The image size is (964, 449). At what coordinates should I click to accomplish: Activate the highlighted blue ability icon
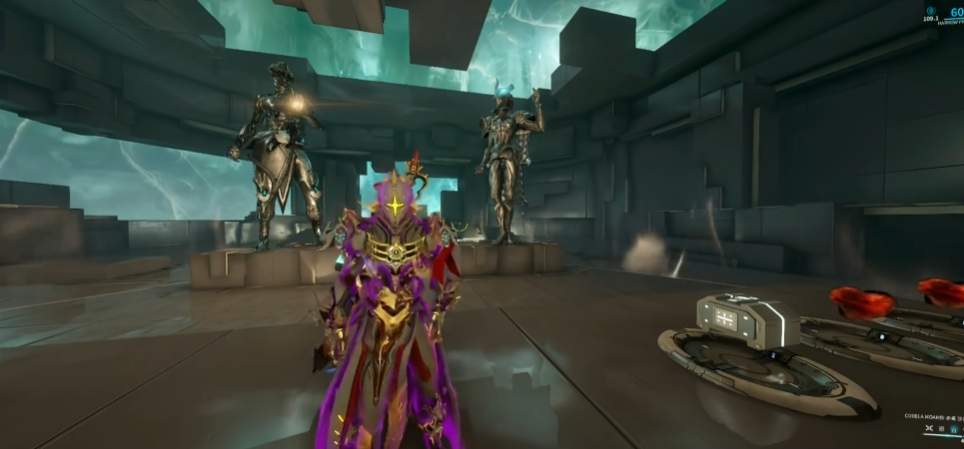pyautogui.click(x=954, y=429)
